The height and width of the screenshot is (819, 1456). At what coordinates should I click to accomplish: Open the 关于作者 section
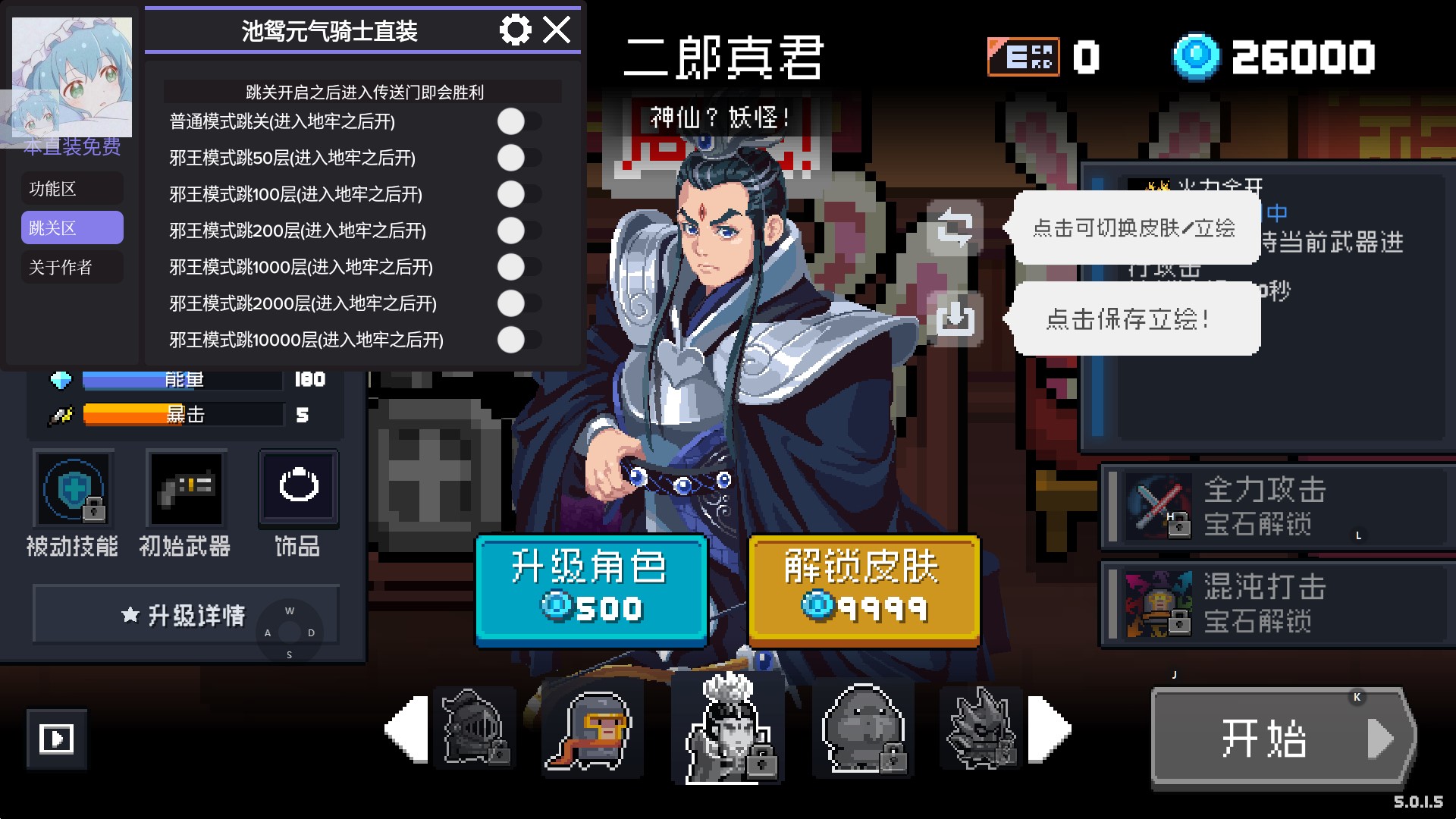coord(72,267)
